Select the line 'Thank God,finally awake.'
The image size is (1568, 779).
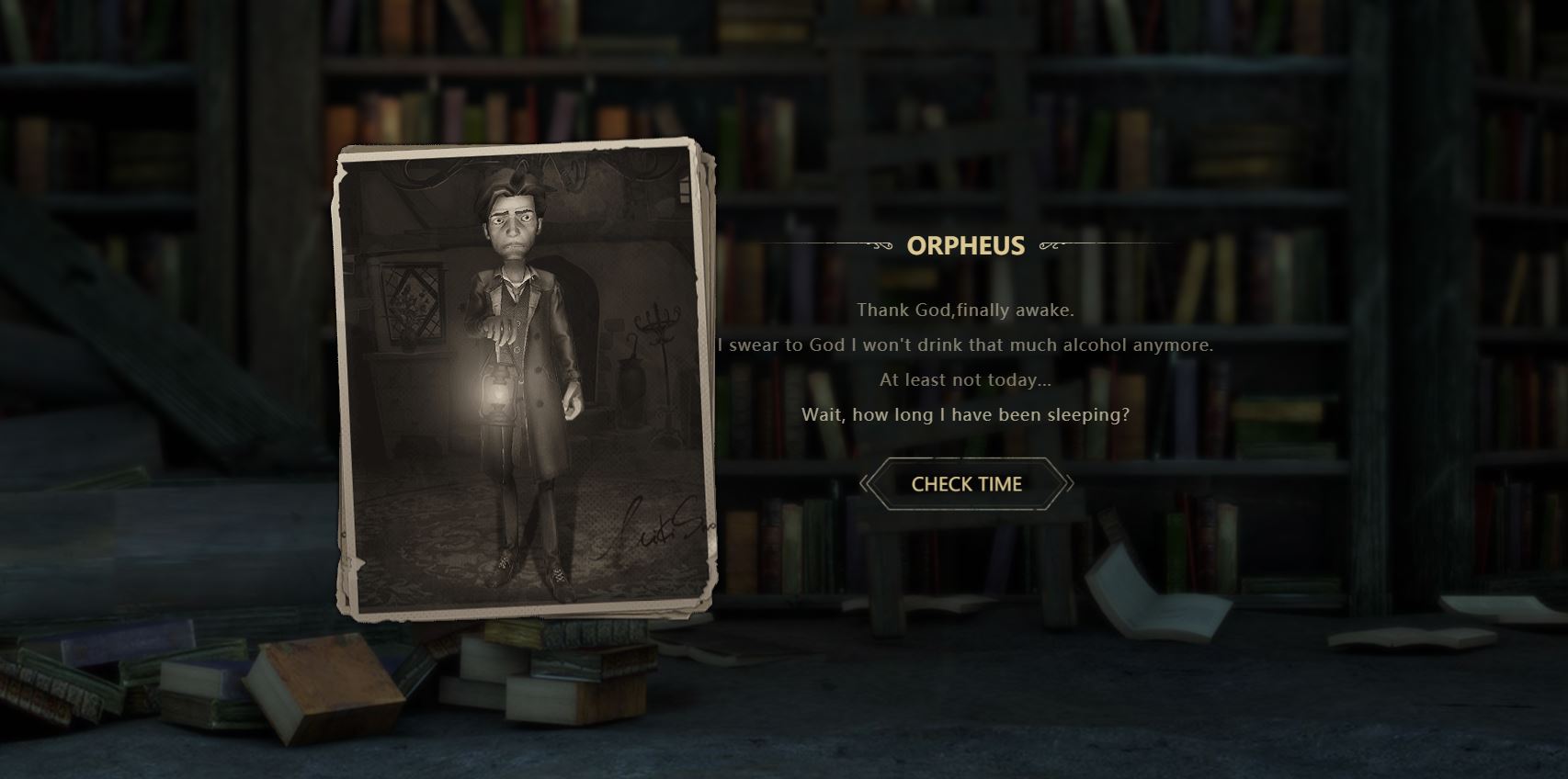tap(967, 310)
